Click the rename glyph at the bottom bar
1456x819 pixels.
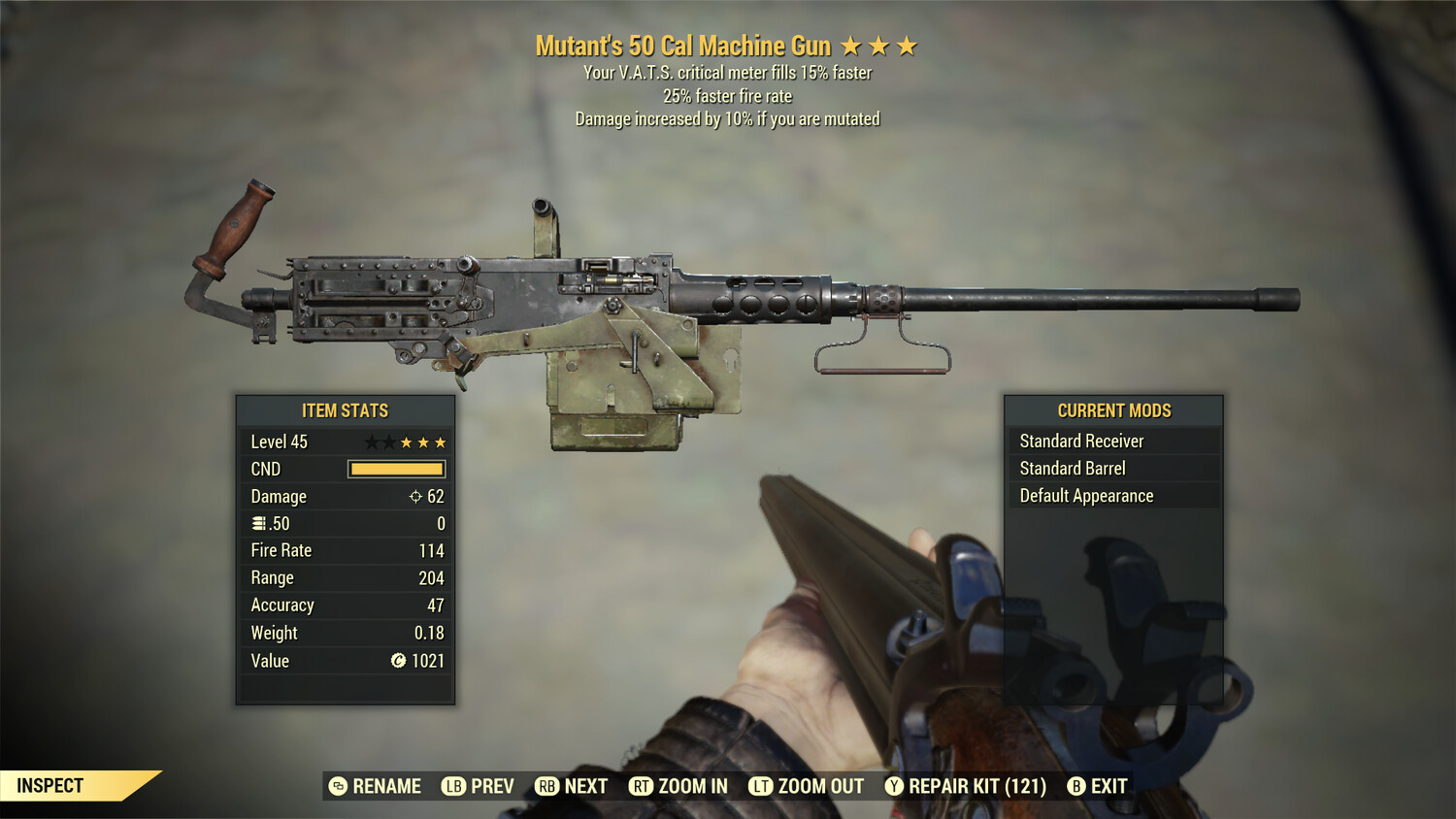tap(338, 786)
